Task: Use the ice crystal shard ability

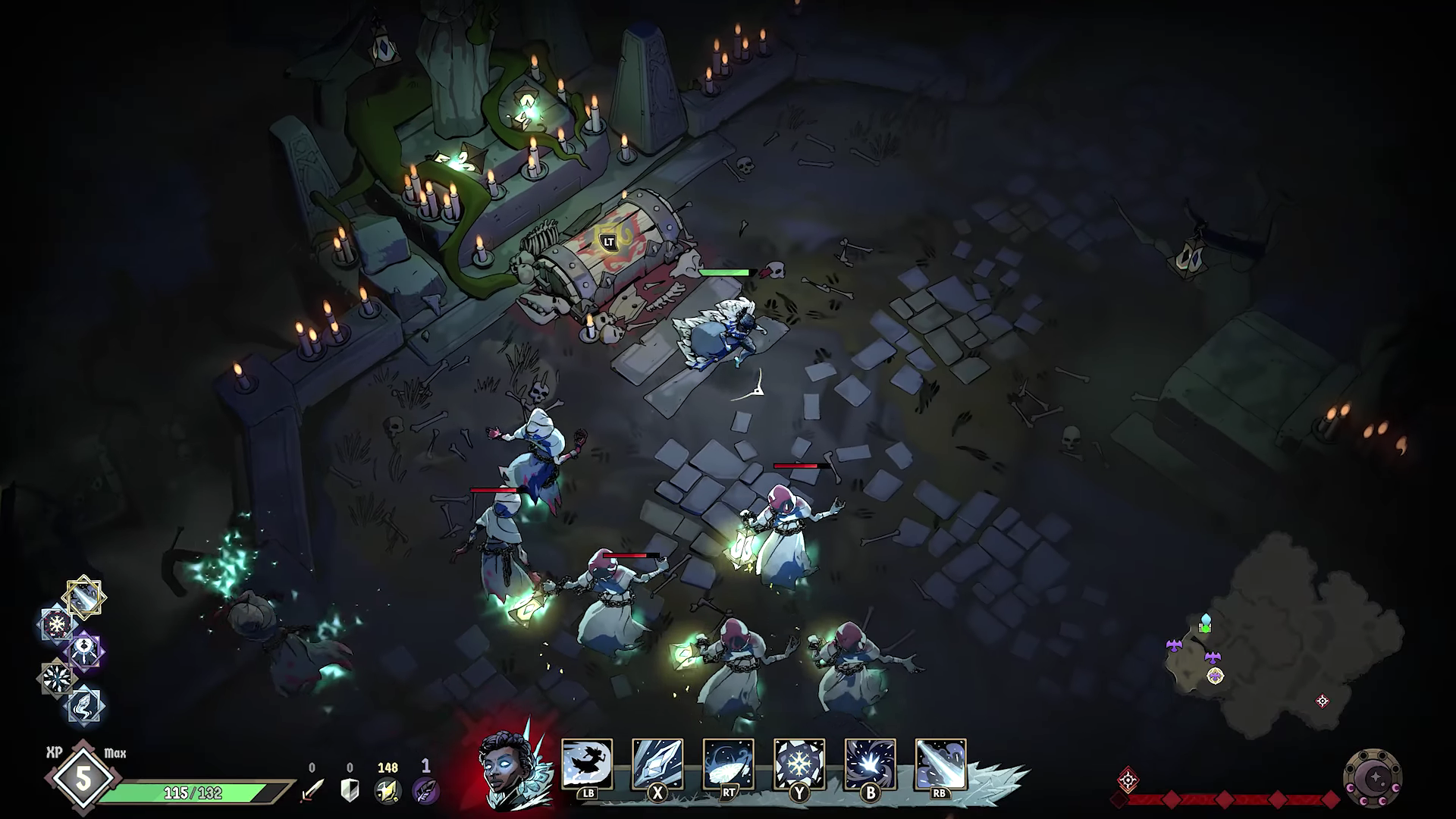Action: [657, 764]
